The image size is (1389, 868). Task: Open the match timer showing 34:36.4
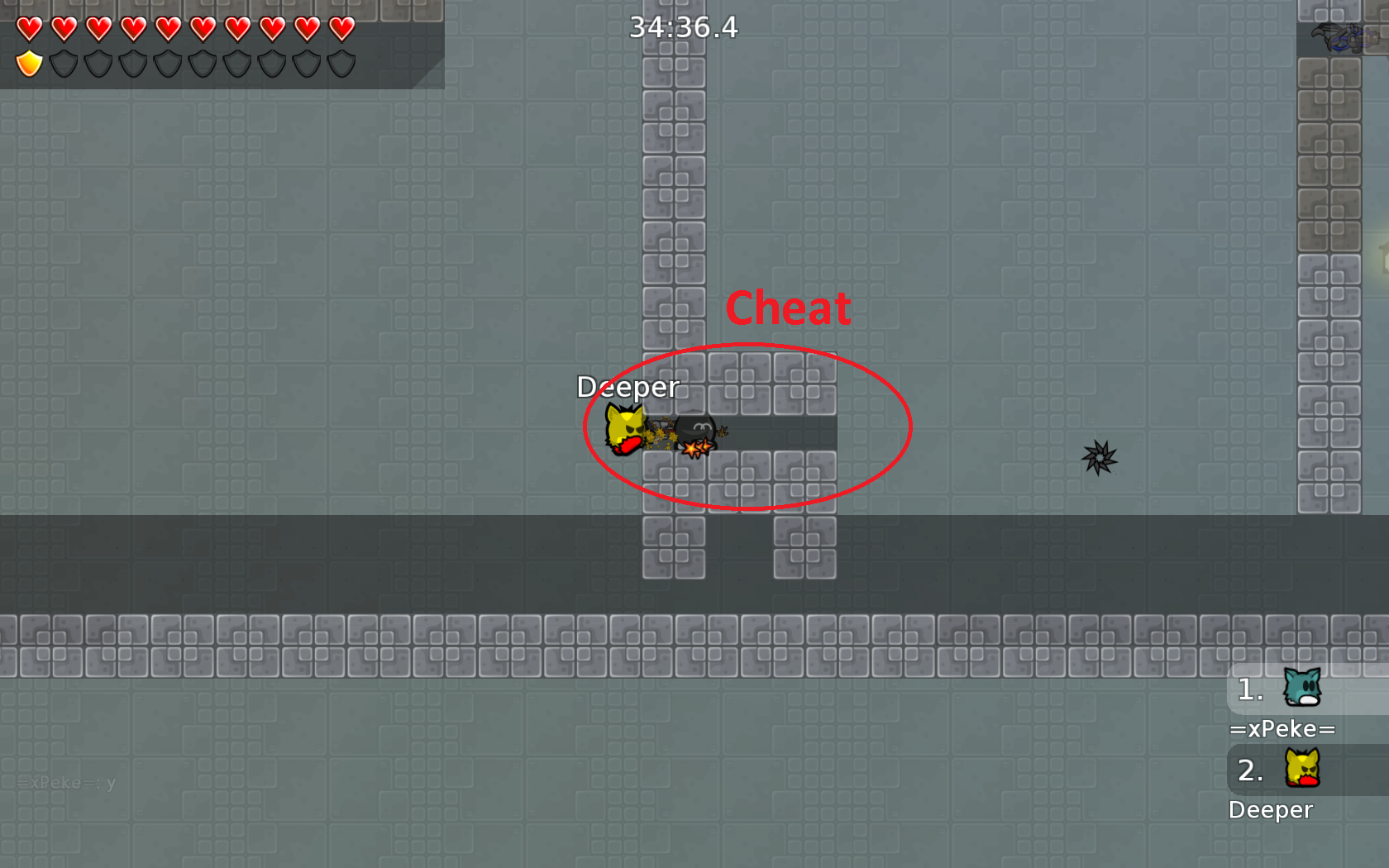click(683, 27)
